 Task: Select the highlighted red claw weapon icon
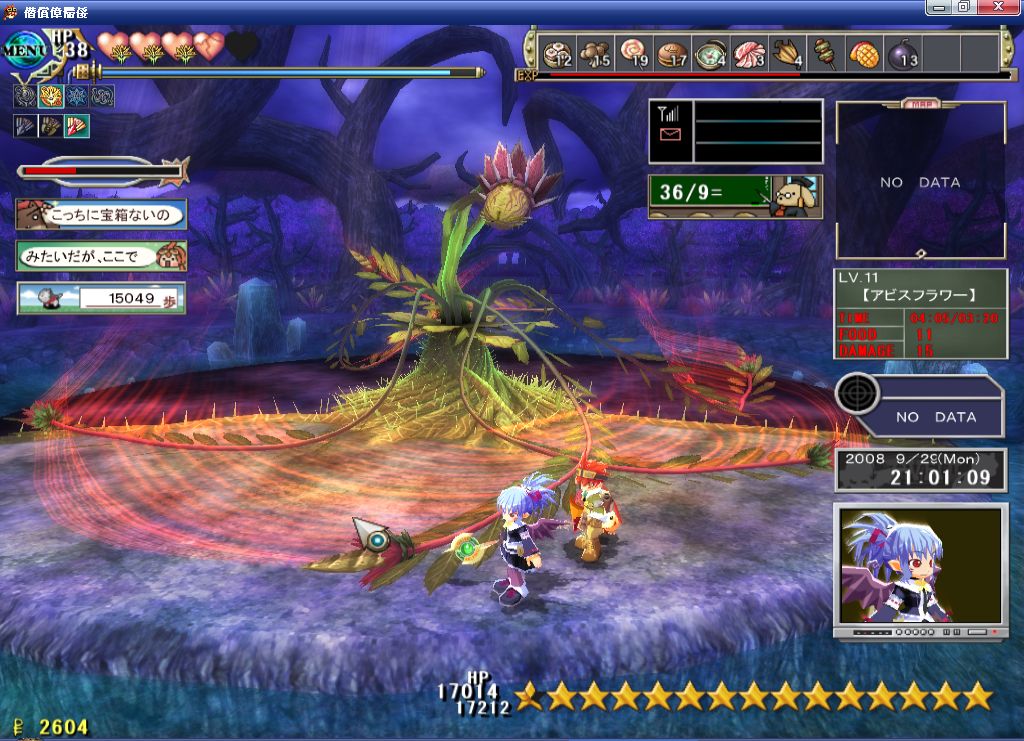pos(77,126)
